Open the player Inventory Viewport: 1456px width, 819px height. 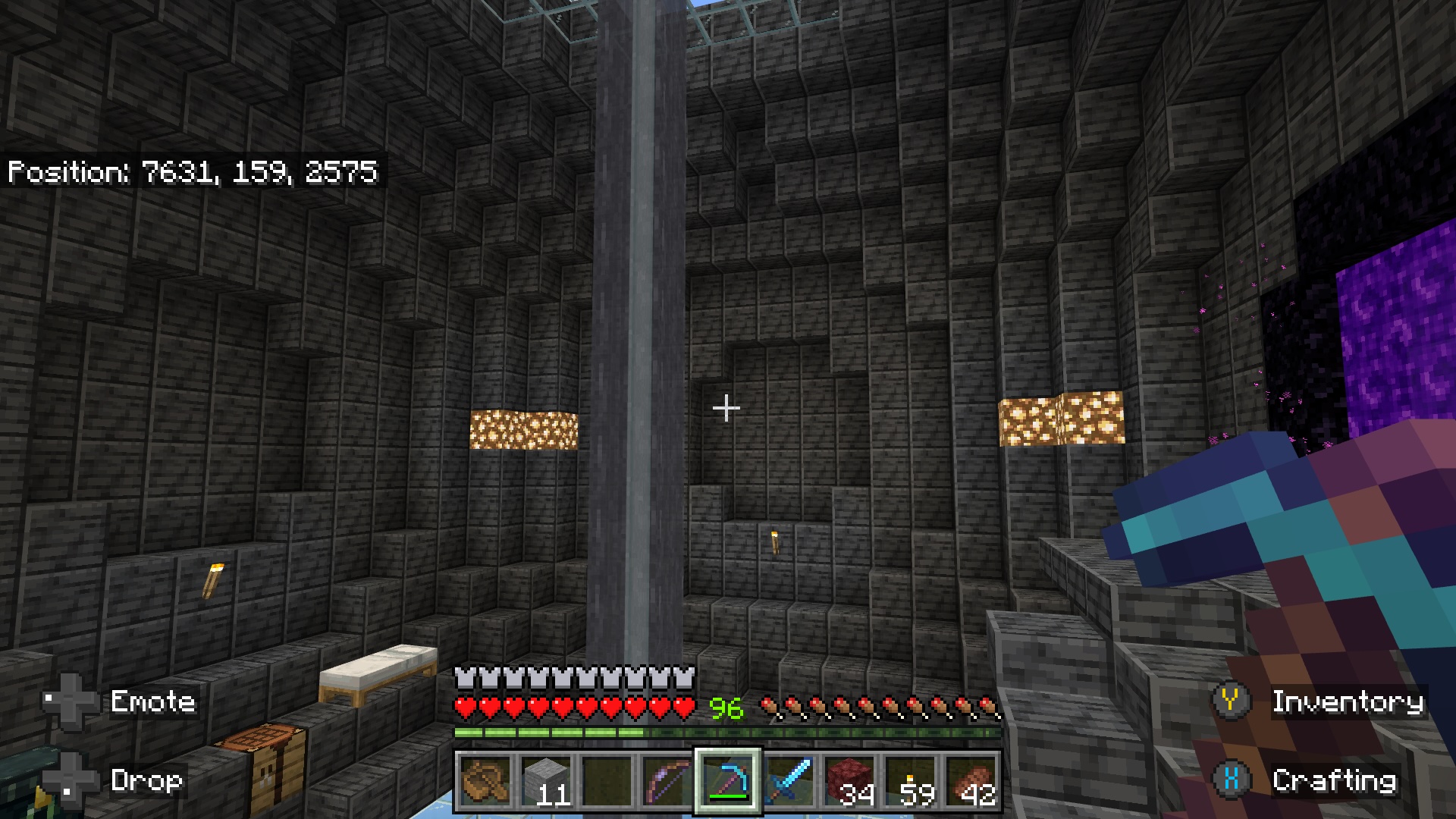[x=1348, y=703]
